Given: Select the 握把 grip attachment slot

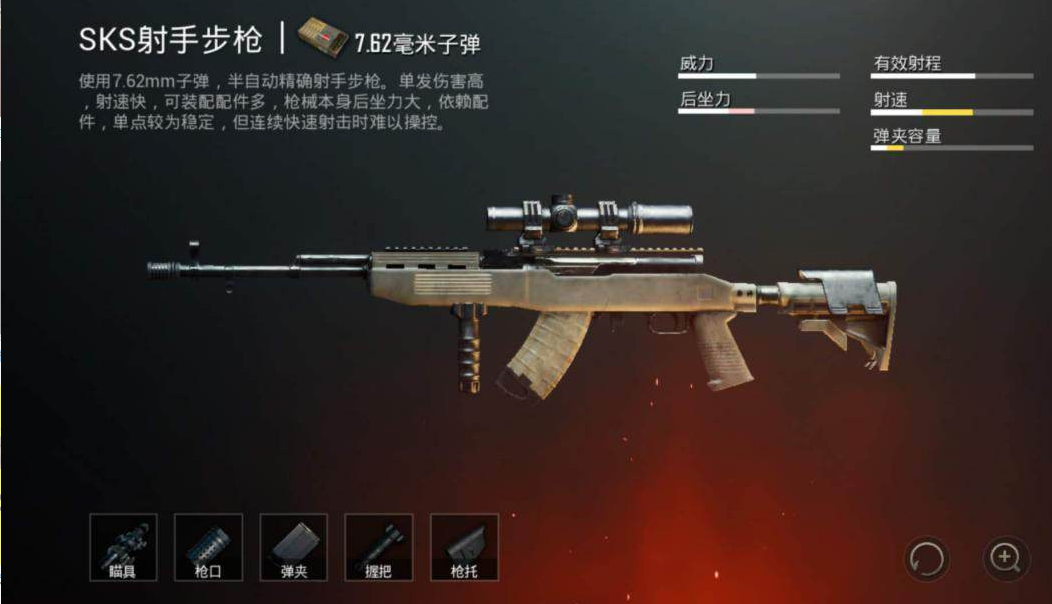Looking at the screenshot, I should [x=378, y=547].
